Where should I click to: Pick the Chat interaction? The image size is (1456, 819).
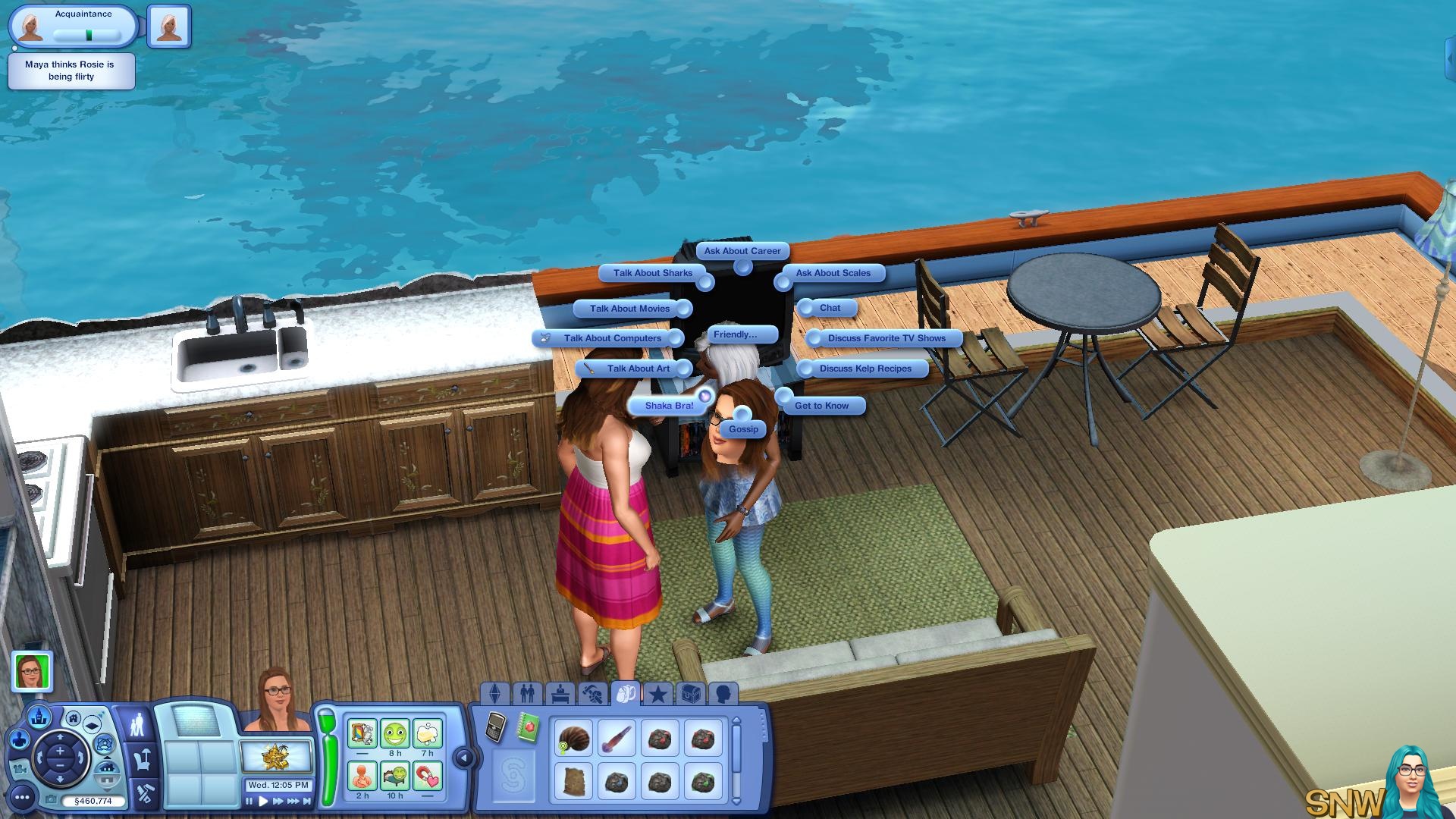point(830,308)
